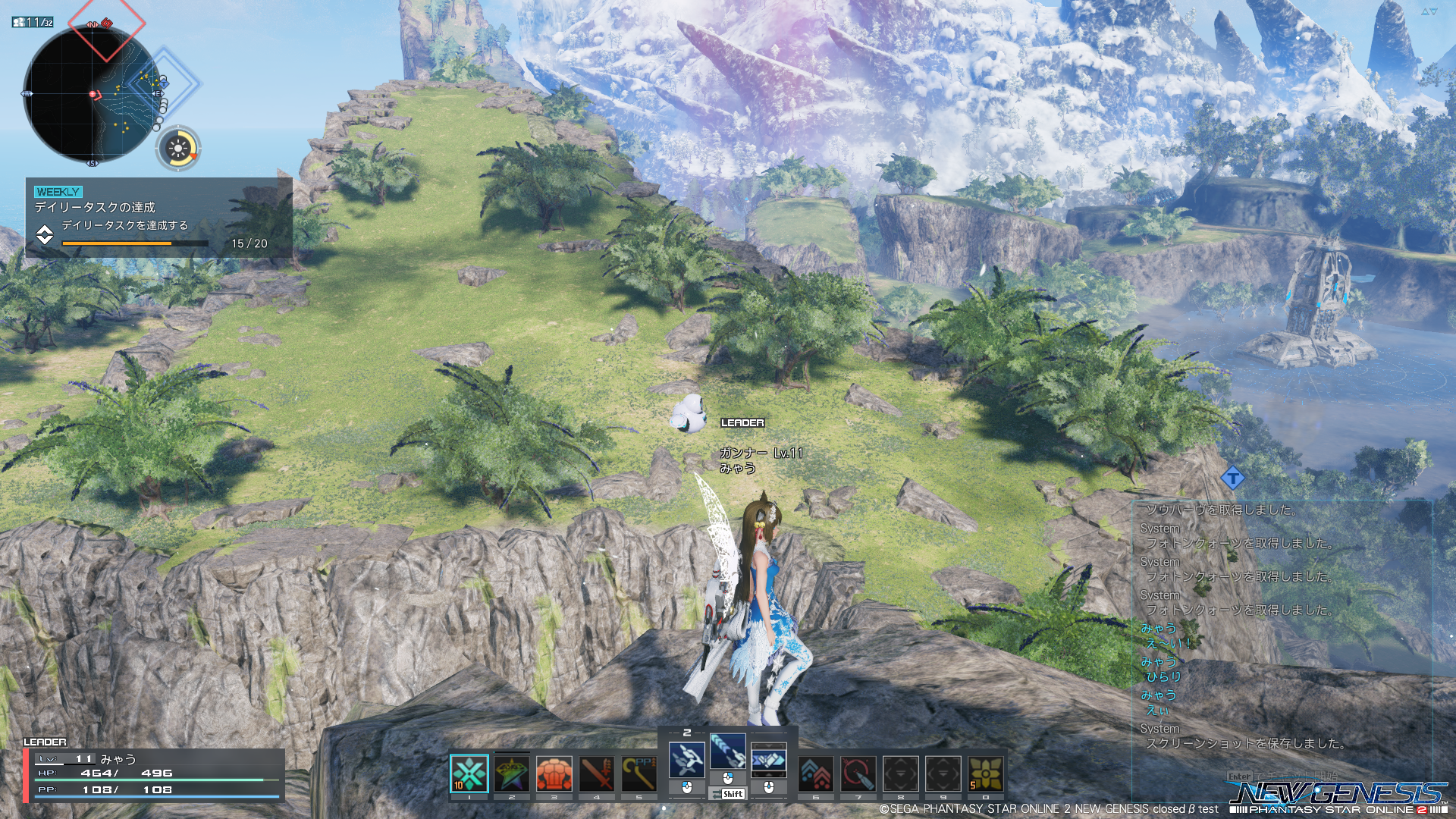
Task: Use the yellow flower item slot
Action: (985, 773)
